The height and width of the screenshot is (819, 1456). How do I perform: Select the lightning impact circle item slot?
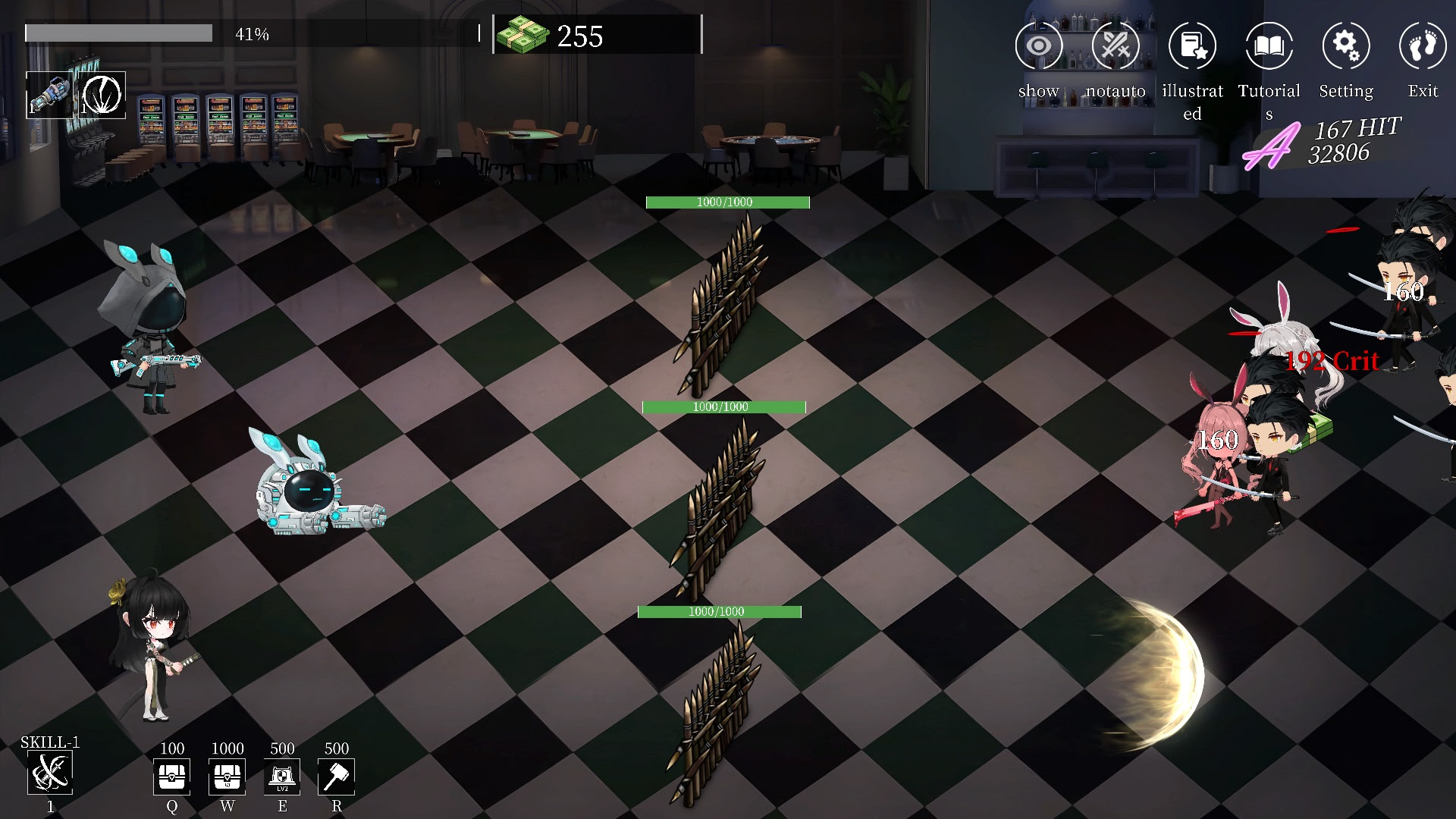point(102,96)
